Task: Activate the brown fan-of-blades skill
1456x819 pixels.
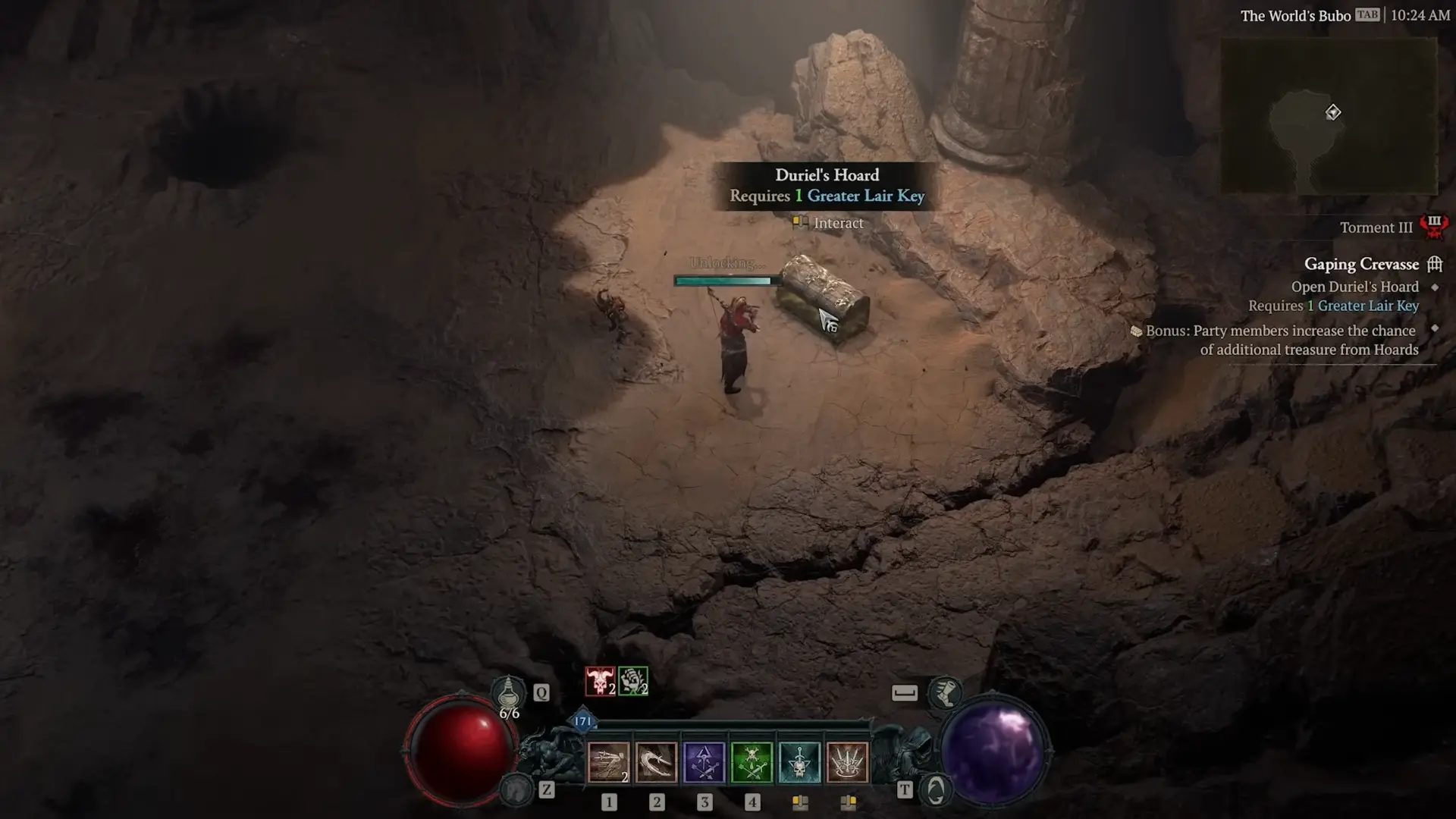Action: (x=847, y=762)
